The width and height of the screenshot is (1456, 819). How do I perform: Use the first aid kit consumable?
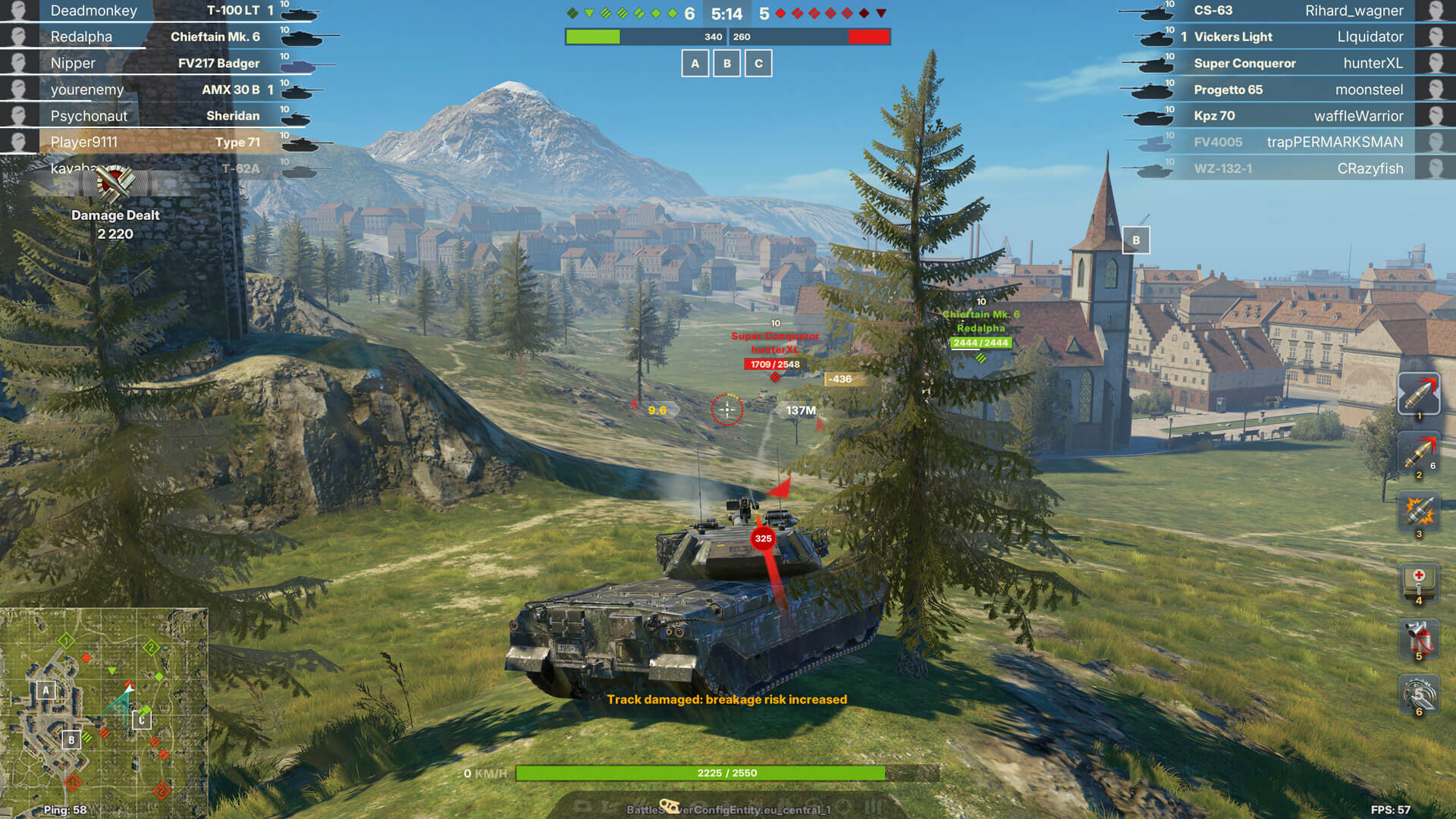(x=1419, y=581)
